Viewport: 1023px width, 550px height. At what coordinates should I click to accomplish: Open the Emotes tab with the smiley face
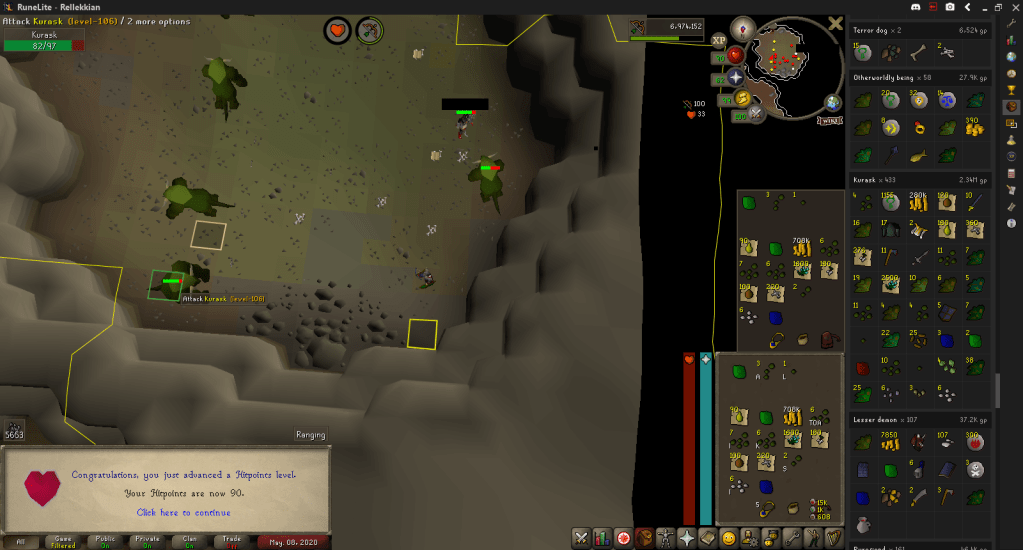pyautogui.click(x=729, y=538)
